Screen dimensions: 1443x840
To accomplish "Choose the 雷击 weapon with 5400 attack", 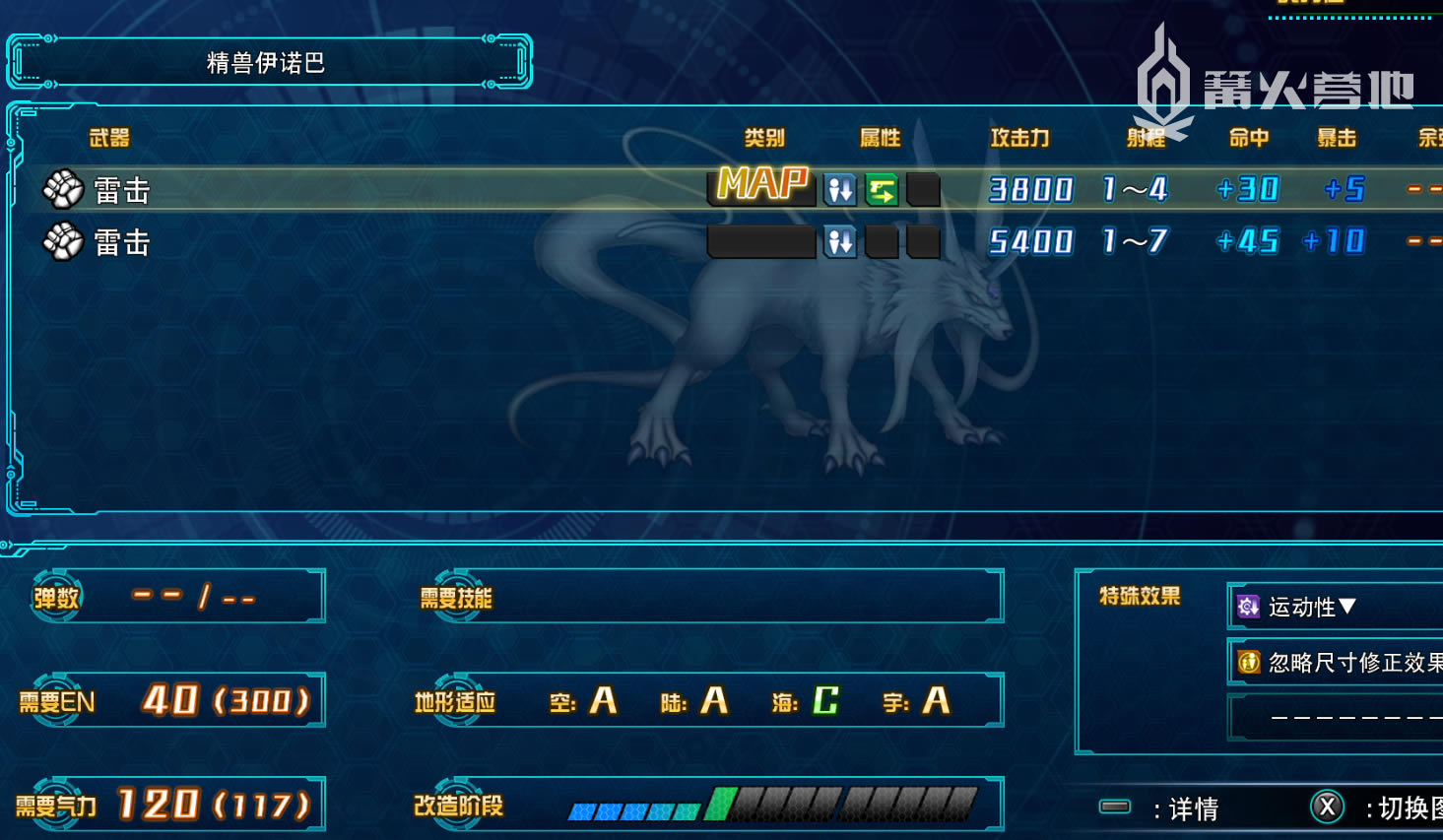I will tap(122, 242).
